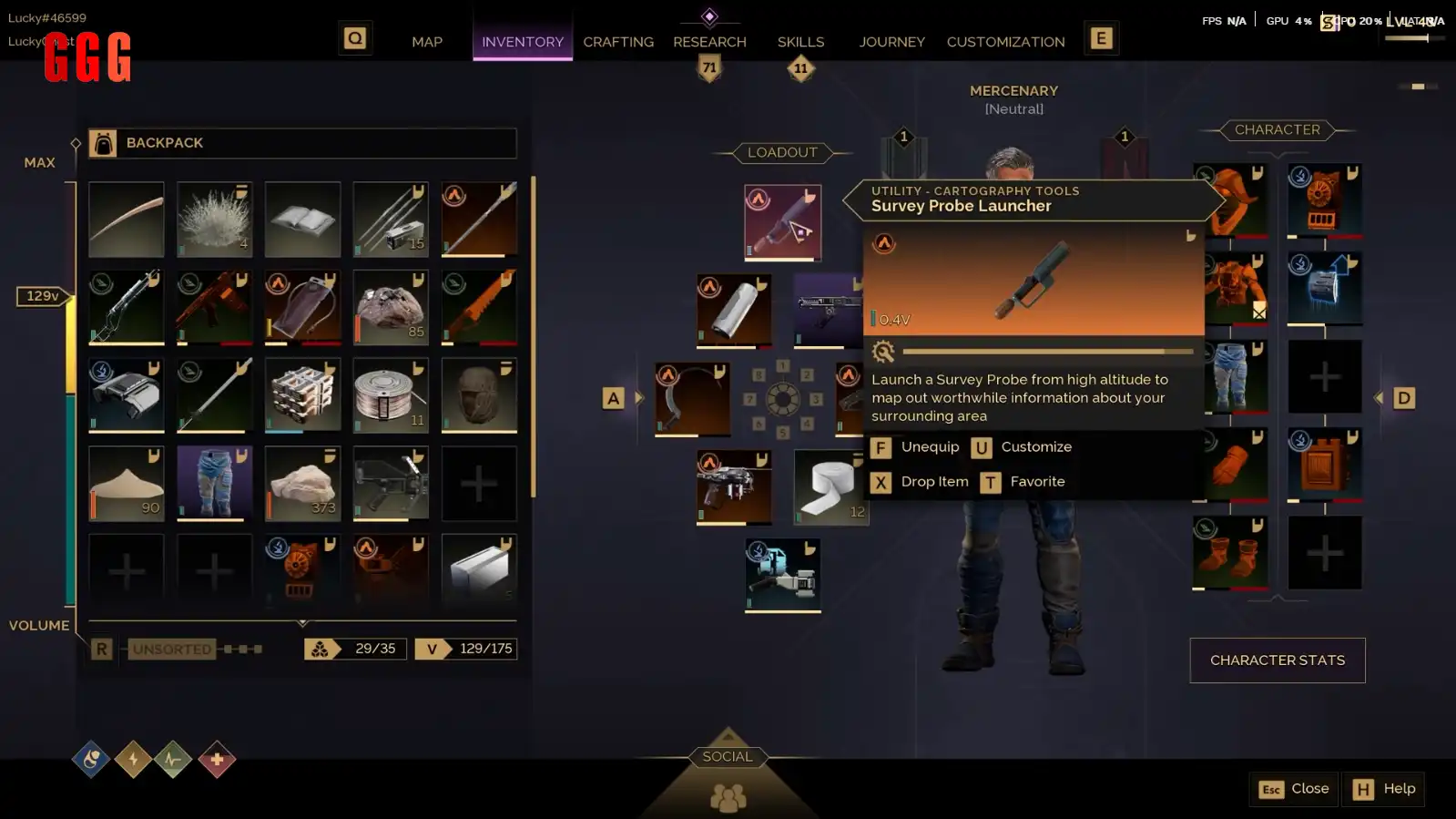
Task: Close the inventory with the Close button
Action: click(1294, 789)
